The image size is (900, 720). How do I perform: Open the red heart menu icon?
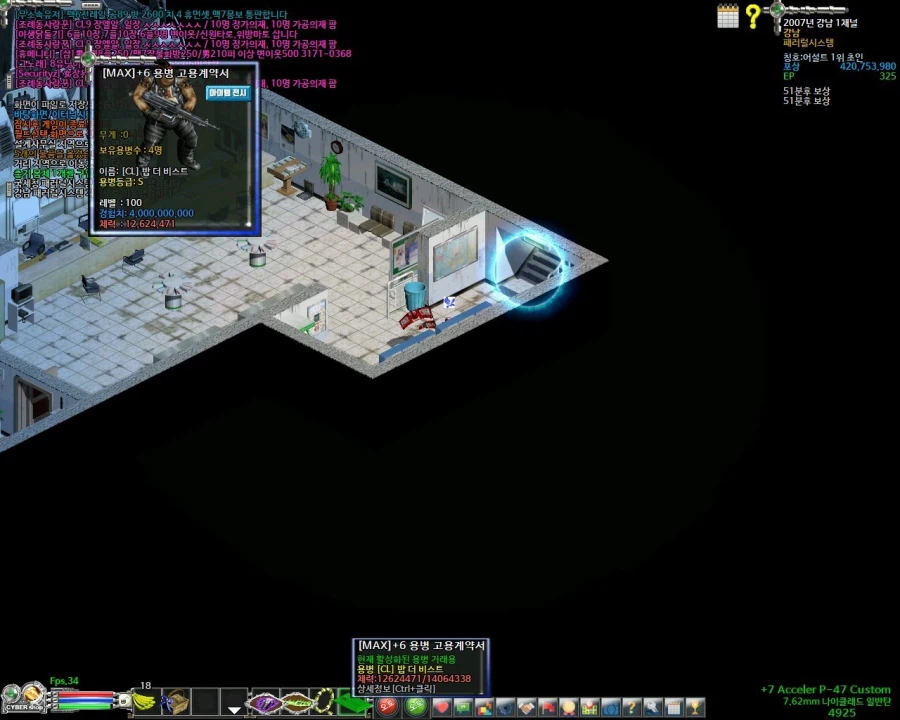tap(442, 708)
